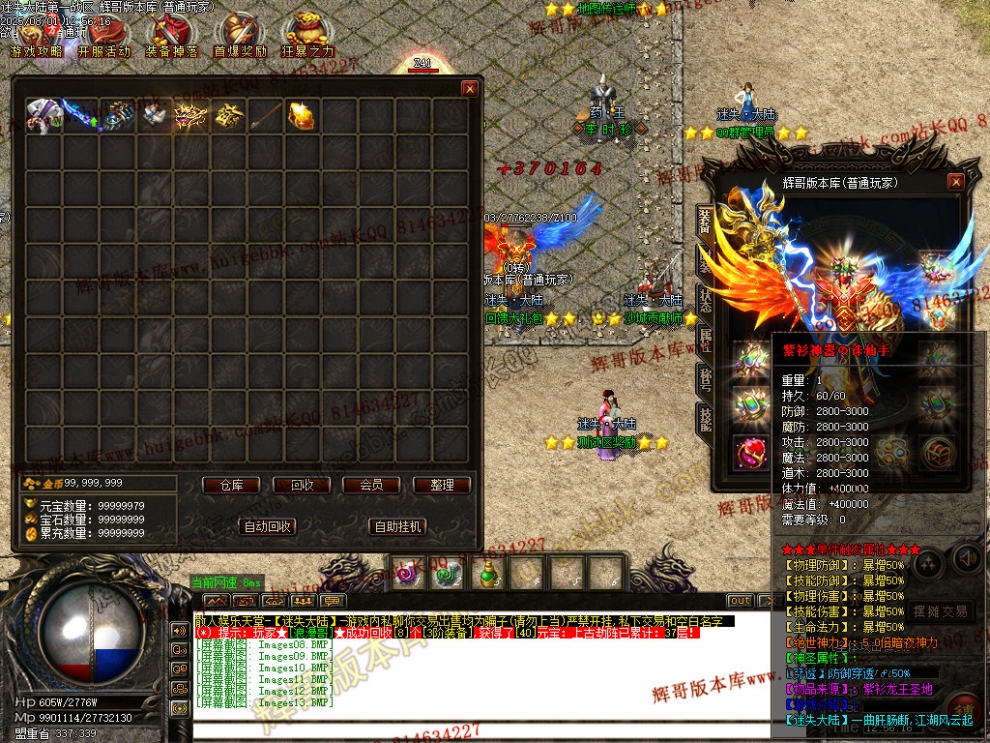Start 自助挂机 auto-hunt mode

[x=397, y=526]
